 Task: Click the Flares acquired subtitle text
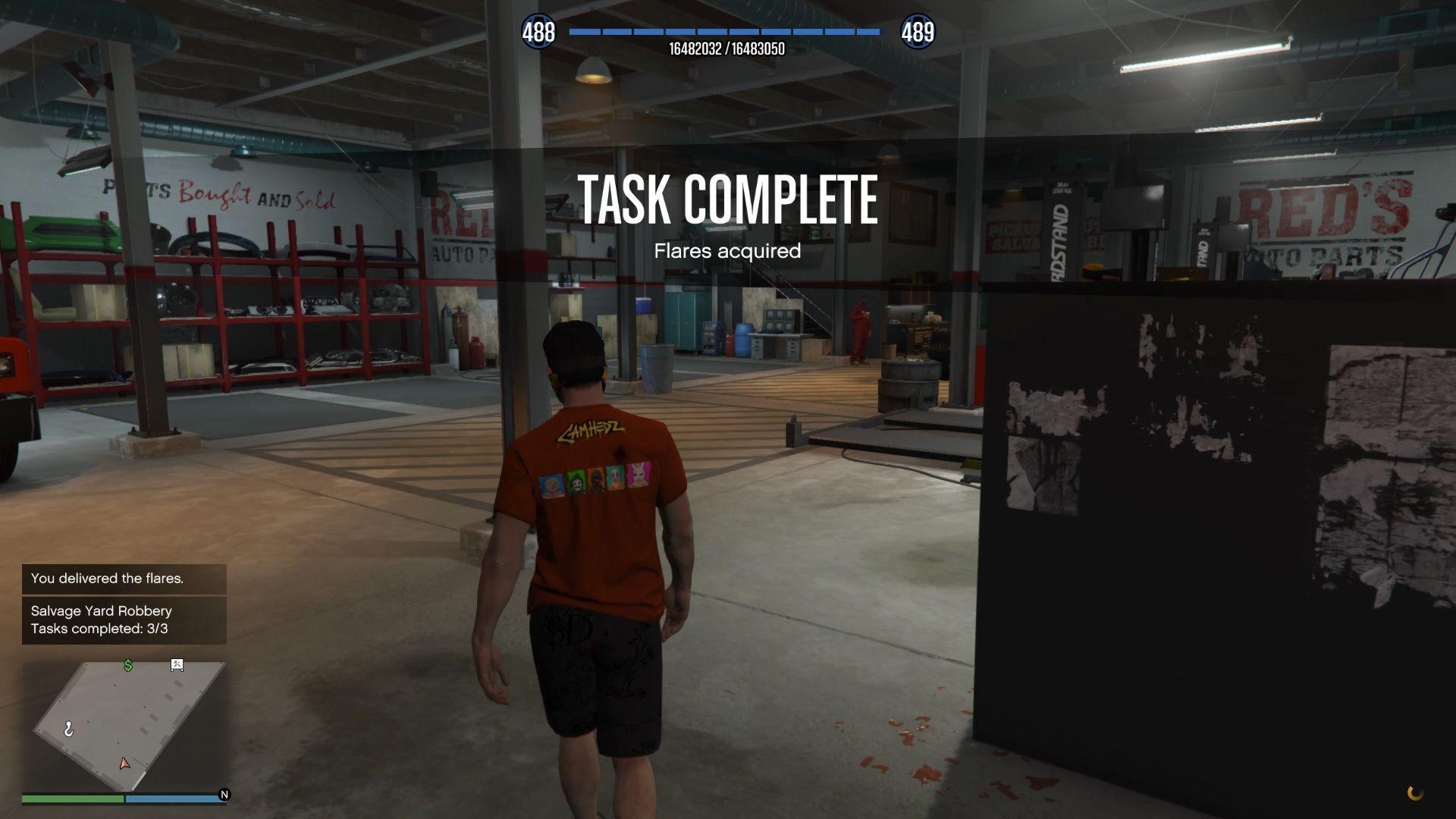coord(728,251)
